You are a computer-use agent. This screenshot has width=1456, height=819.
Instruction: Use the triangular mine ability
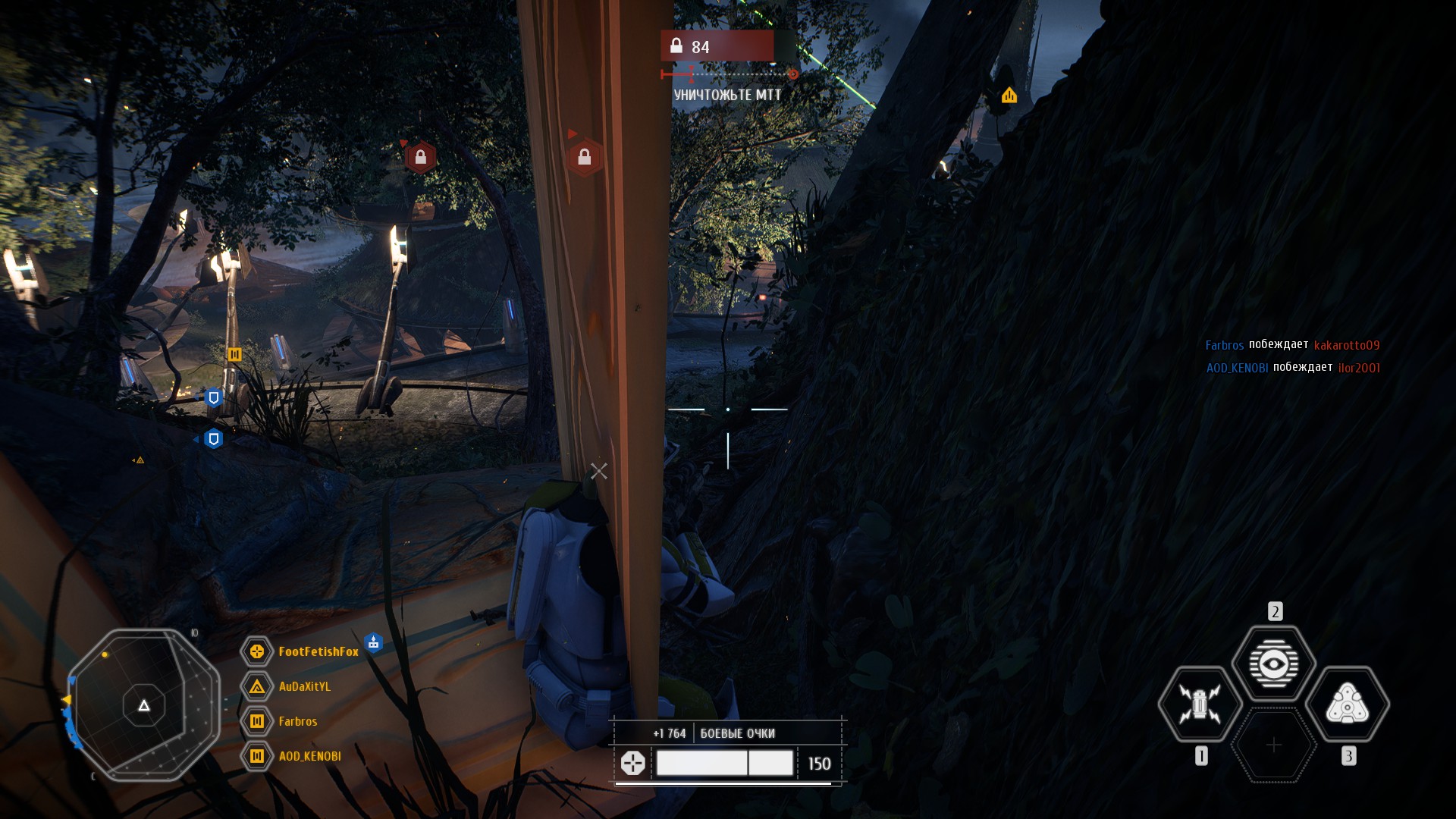pos(1348,704)
